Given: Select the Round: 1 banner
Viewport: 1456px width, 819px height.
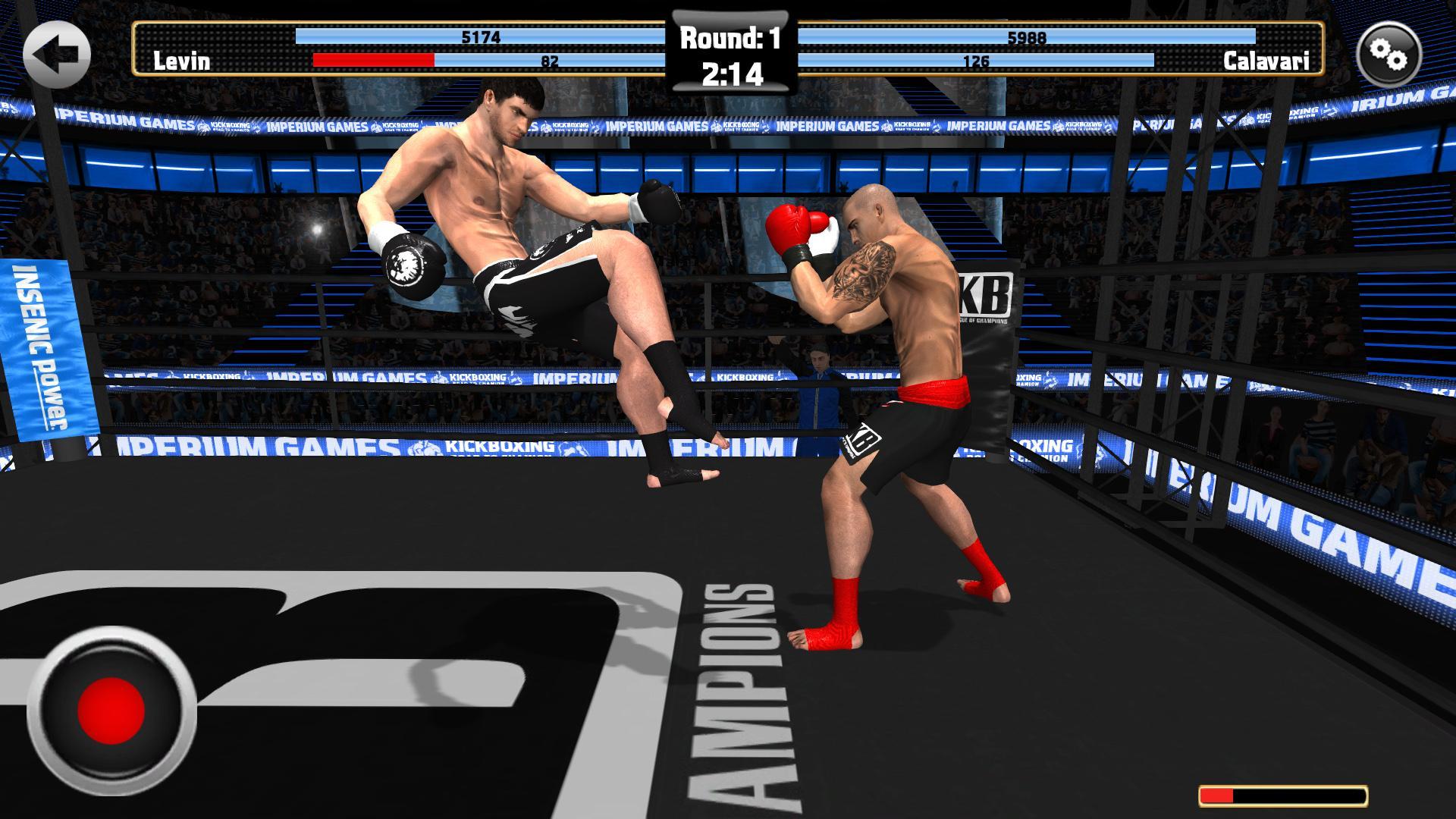Looking at the screenshot, I should point(729,35).
